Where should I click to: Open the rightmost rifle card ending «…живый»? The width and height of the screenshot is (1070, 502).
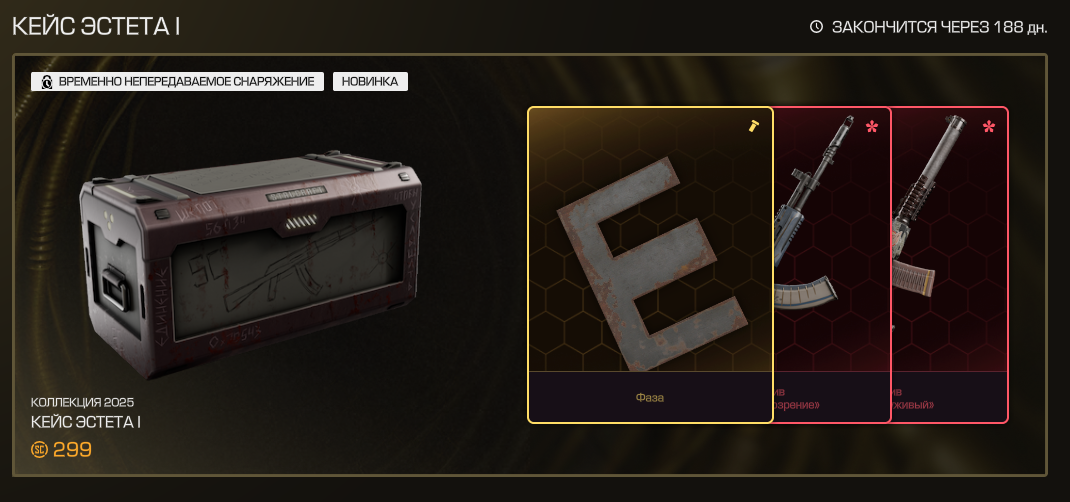(x=949, y=265)
